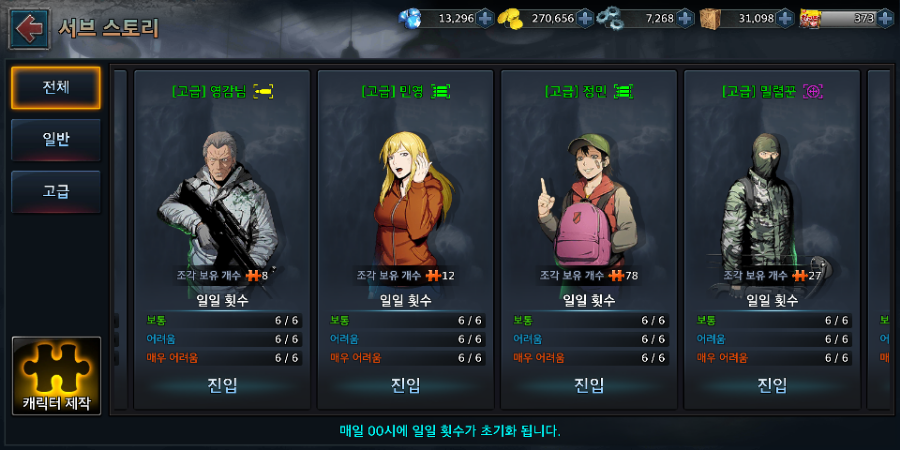Viewport: 900px width, 450px height.
Task: Go back using the red arrow button
Action: (x=29, y=28)
